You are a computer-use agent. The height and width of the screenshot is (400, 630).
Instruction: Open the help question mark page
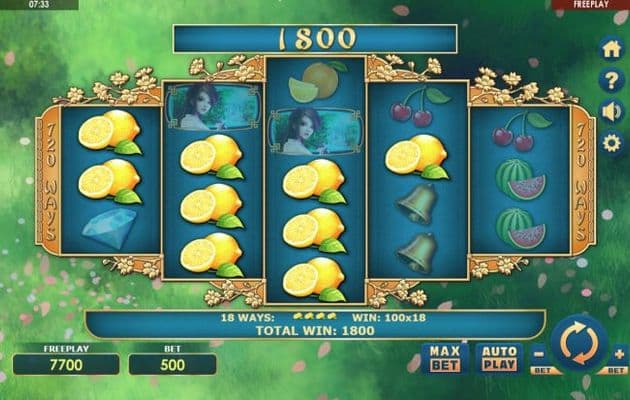[611, 80]
